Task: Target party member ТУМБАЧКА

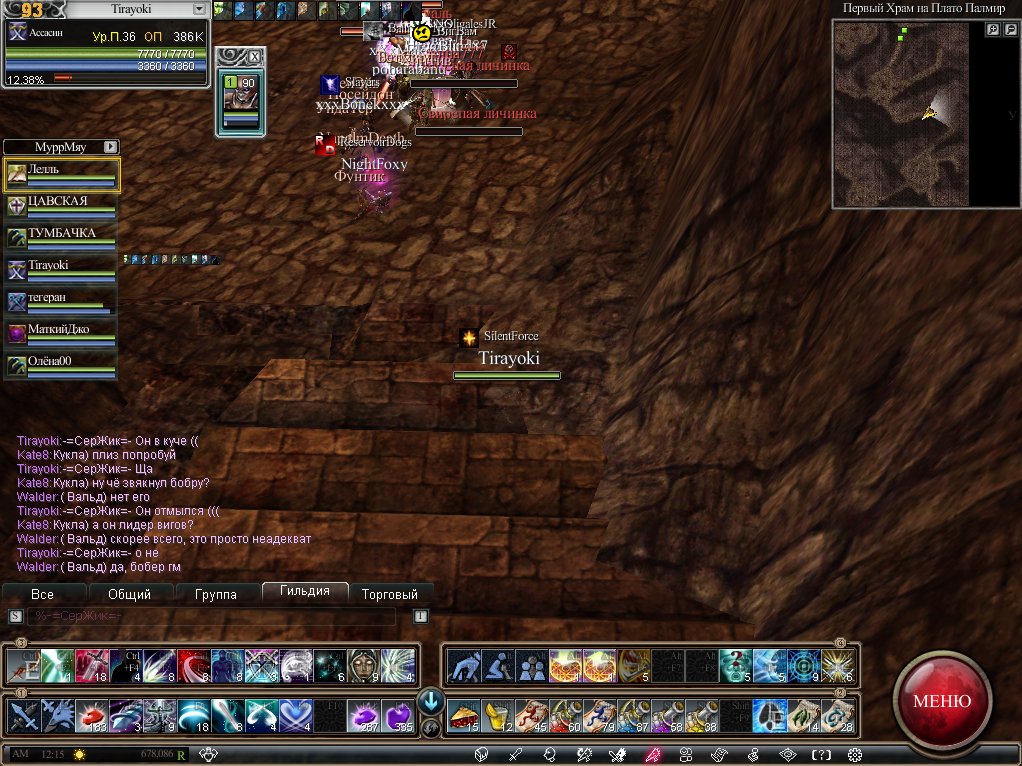Action: pyautogui.click(x=62, y=238)
